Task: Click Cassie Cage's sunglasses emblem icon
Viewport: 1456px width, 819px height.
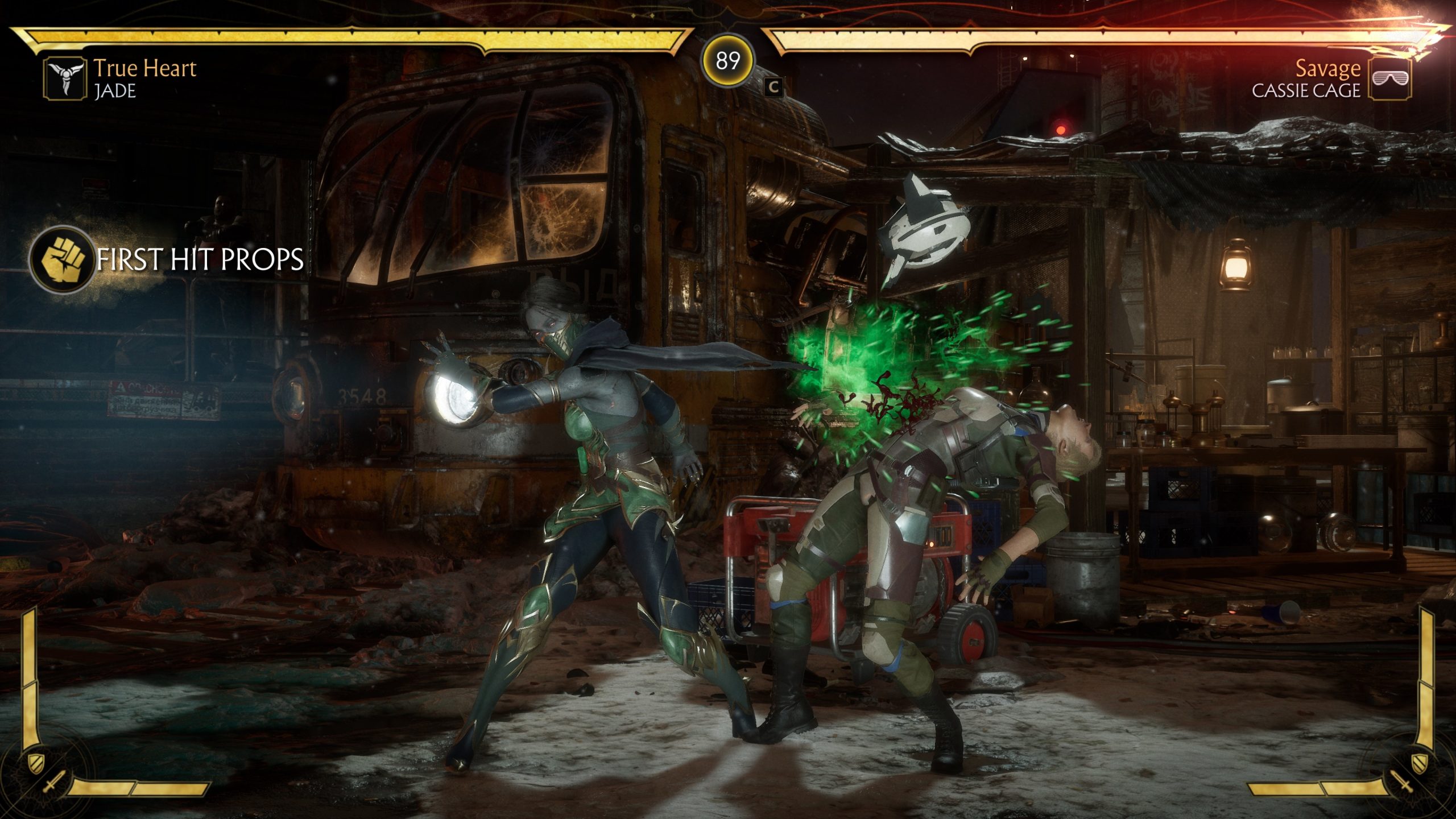Action: click(x=1390, y=78)
